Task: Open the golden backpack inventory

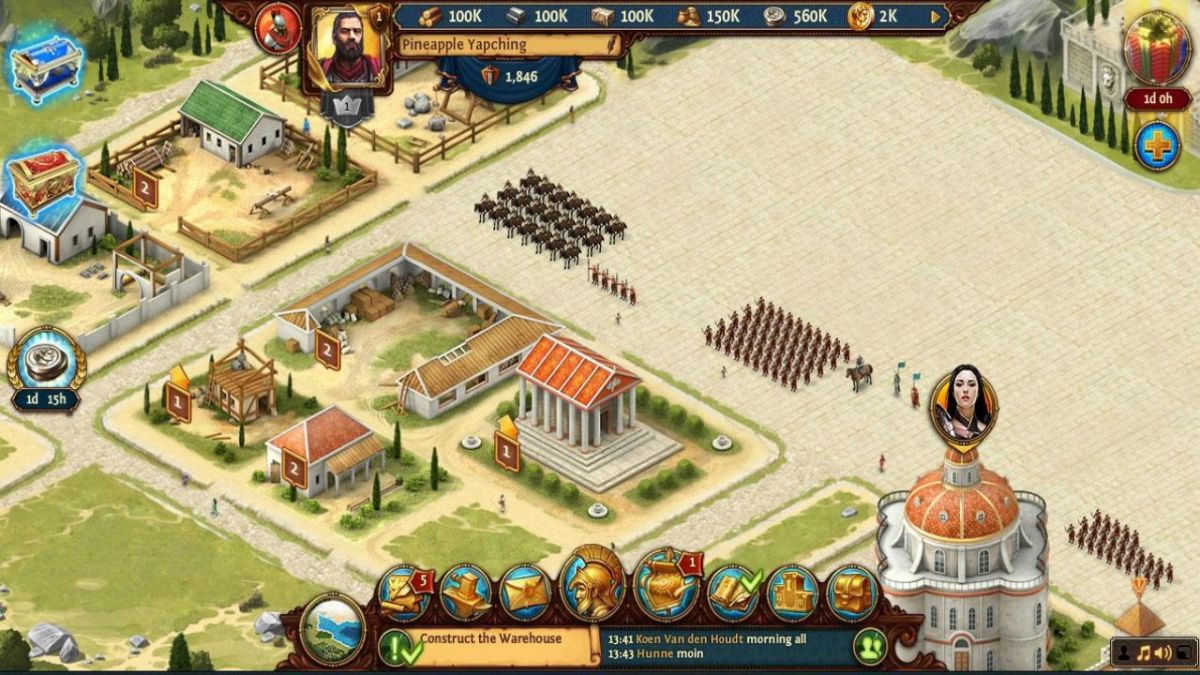Action: [852, 593]
